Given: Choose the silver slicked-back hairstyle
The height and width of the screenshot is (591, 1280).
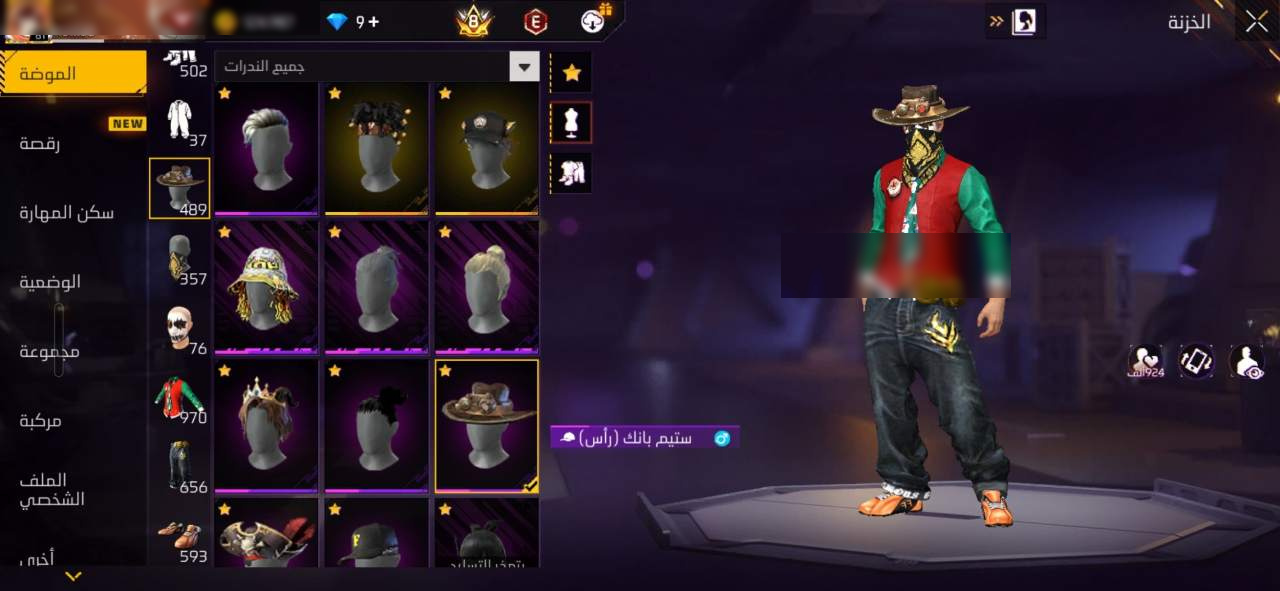Looking at the screenshot, I should point(266,148).
